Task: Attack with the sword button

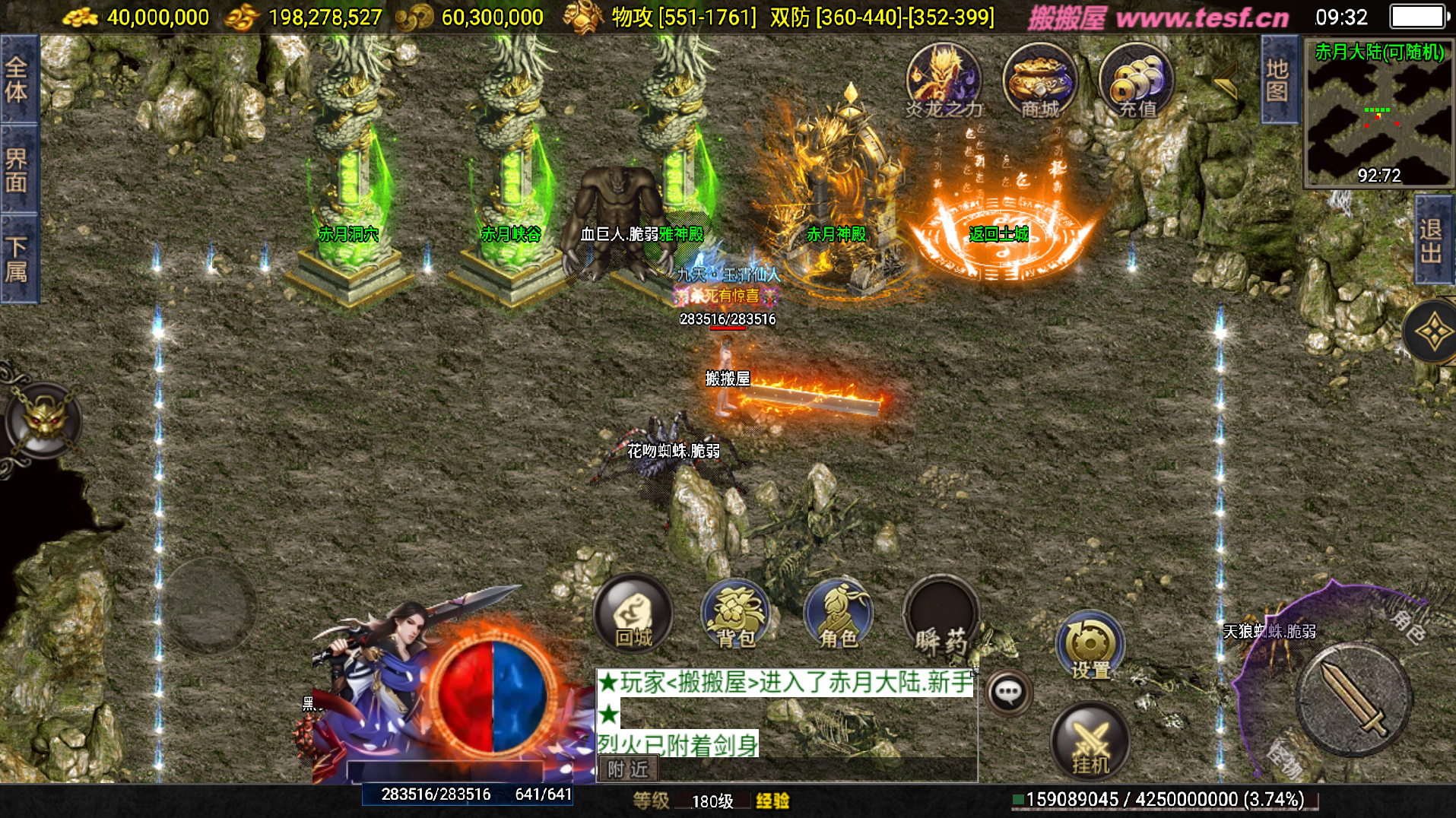Action: (x=1353, y=699)
